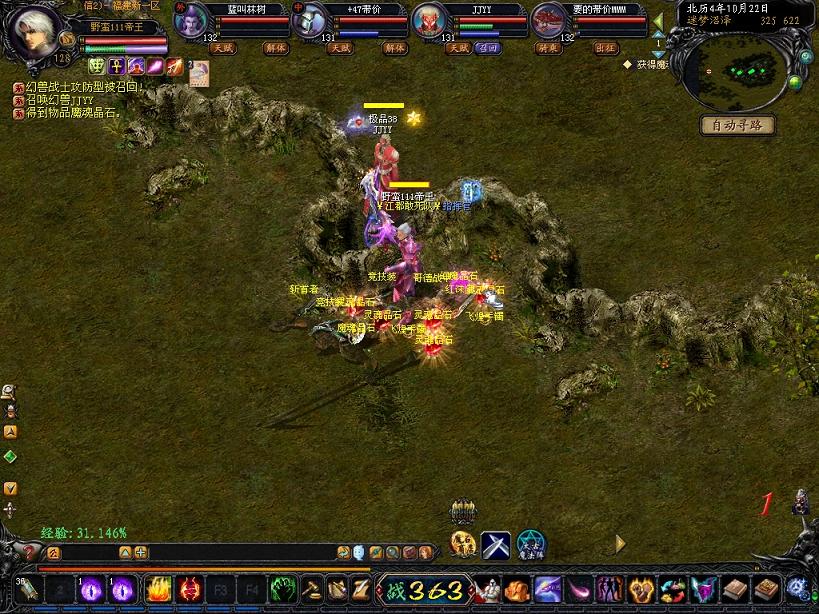The image size is (819, 614).
Task: Click the red demon mask skill slot
Action: point(190,589)
